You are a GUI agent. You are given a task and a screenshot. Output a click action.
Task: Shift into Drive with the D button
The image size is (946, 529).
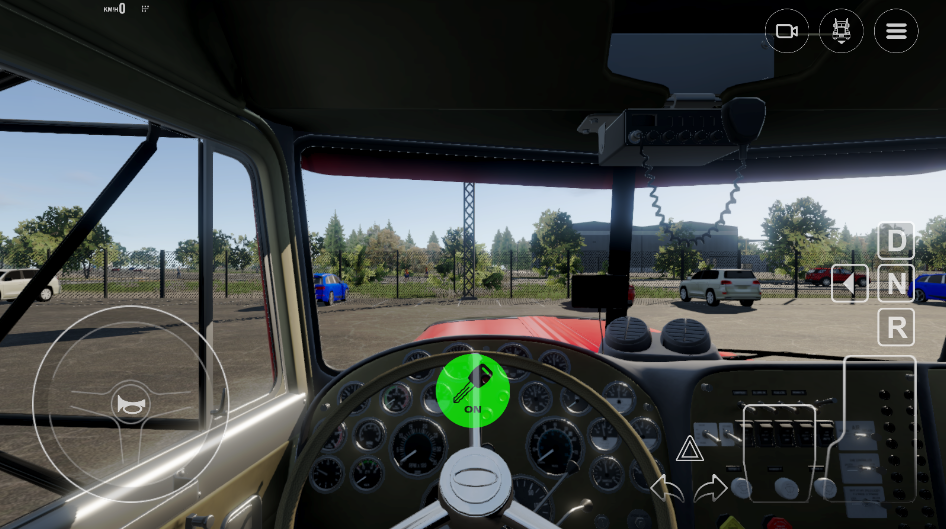click(x=896, y=241)
